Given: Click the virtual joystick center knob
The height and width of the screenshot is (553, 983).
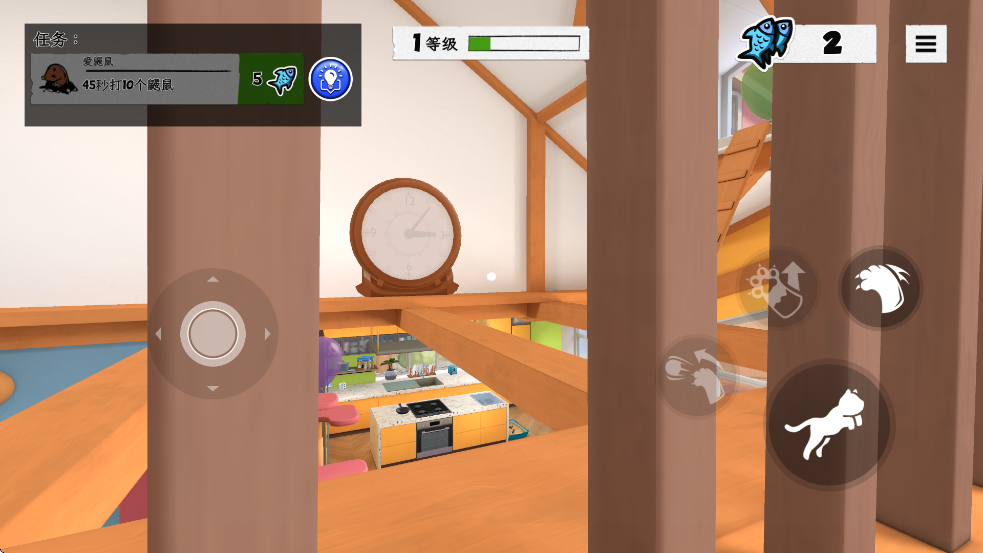Looking at the screenshot, I should click(x=212, y=333).
